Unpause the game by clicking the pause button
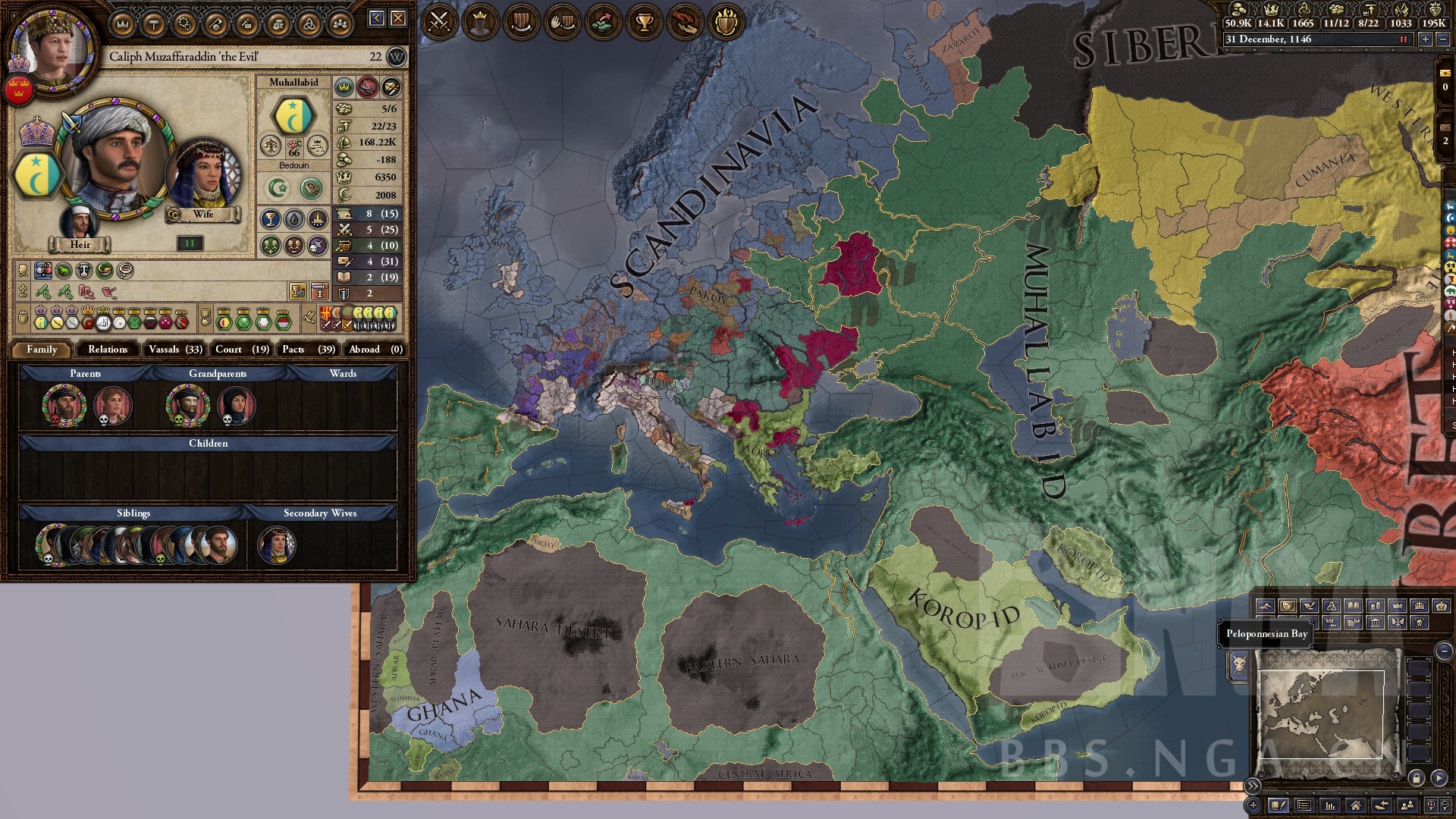Viewport: 1456px width, 819px height. [1404, 40]
